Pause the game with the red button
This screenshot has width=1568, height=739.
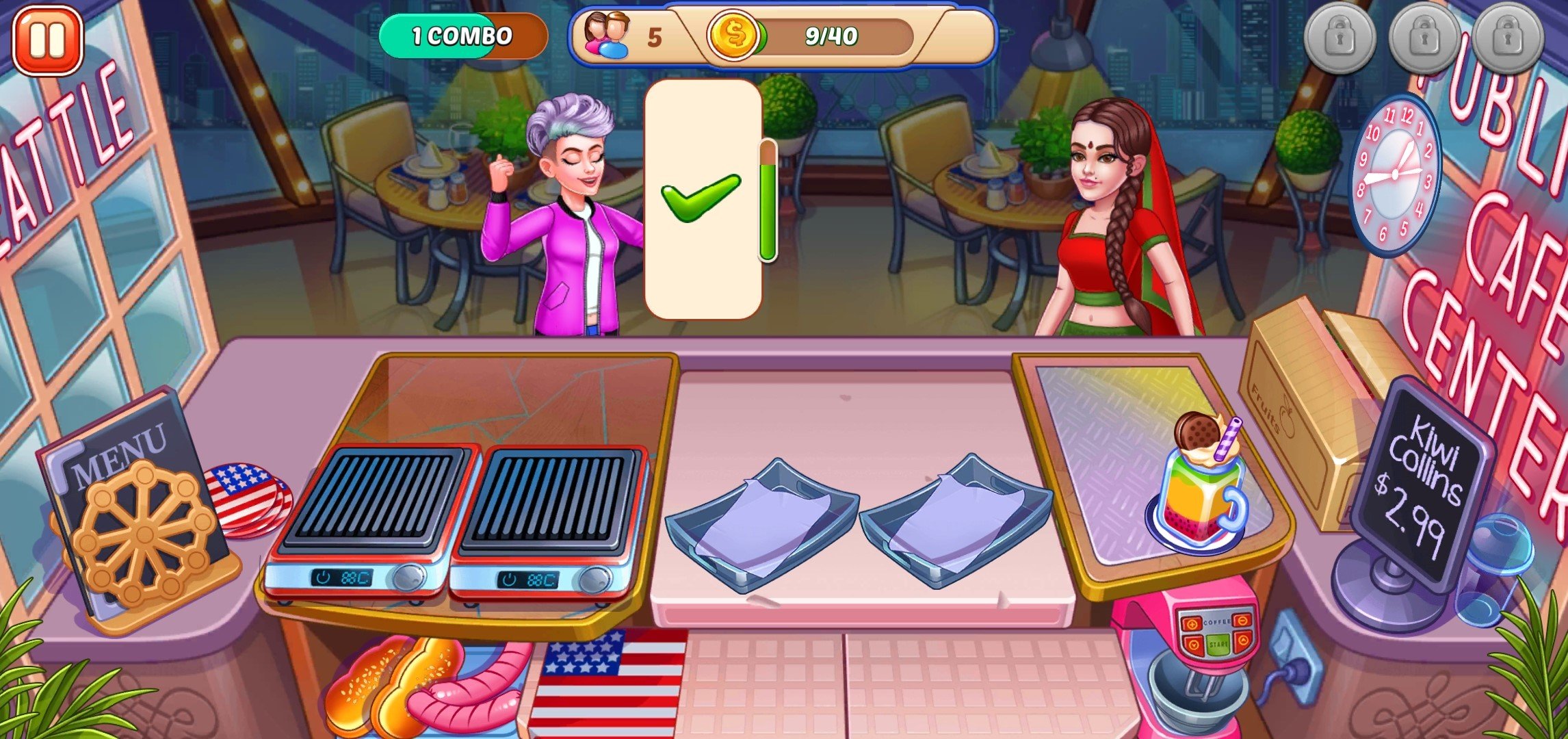(47, 39)
